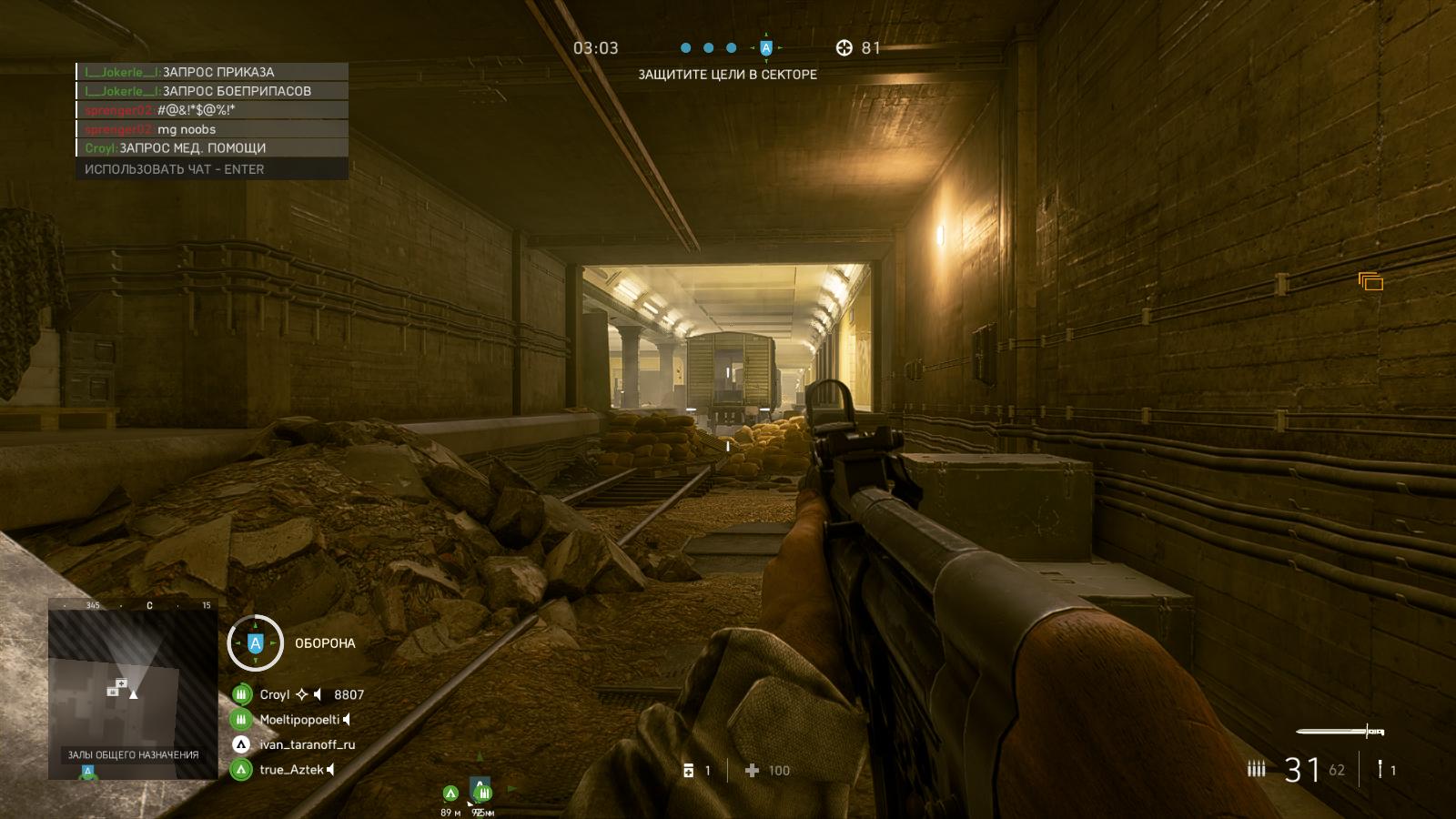Viewport: 1456px width, 819px height.
Task: Click the objective A marker at top
Action: (x=766, y=48)
